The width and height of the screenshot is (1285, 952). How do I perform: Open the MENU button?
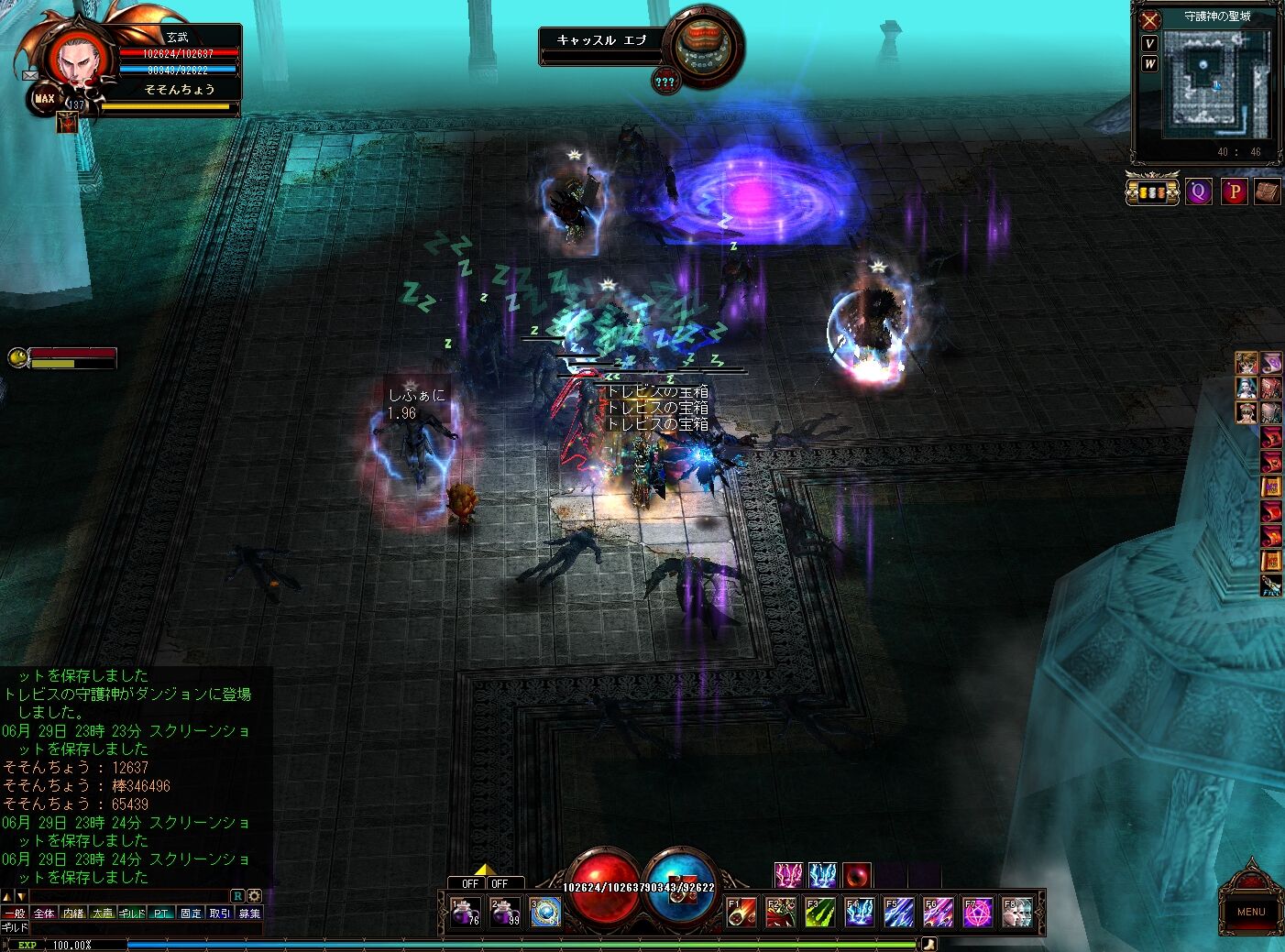coord(1250,911)
